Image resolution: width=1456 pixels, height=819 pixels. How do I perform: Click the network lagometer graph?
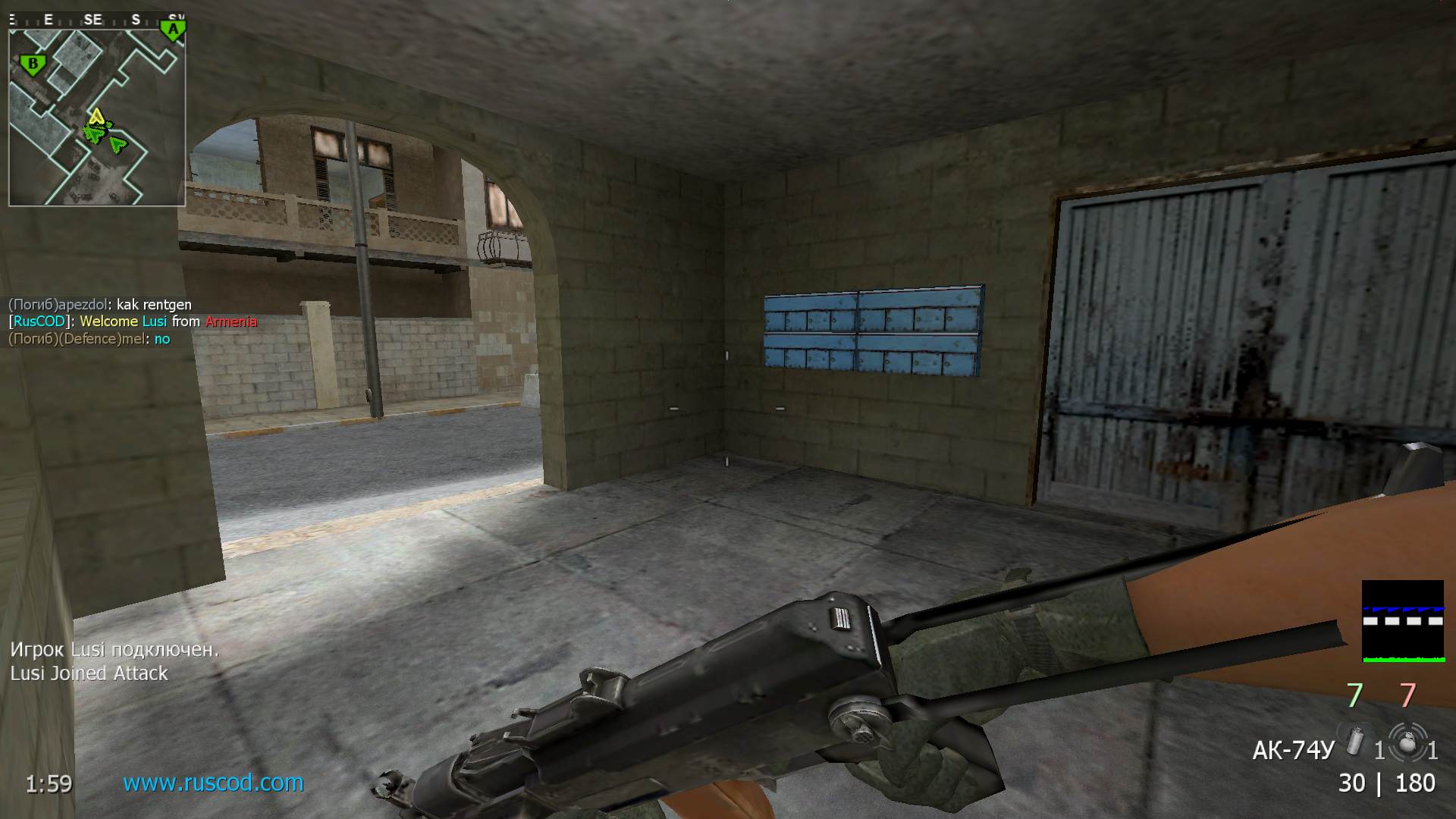[1402, 621]
